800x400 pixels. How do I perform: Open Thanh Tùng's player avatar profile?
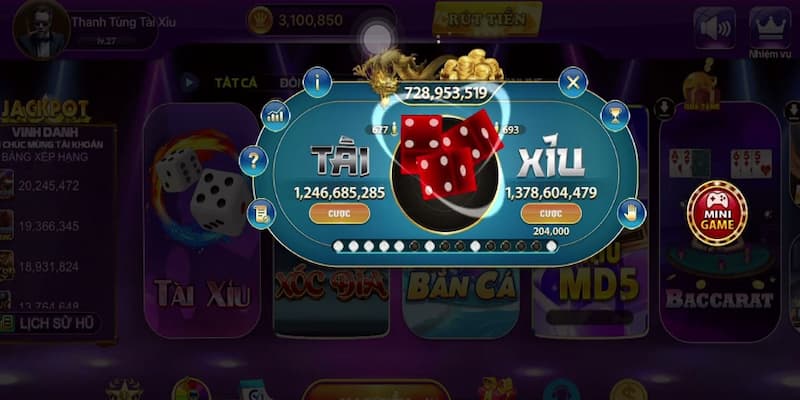(41, 28)
